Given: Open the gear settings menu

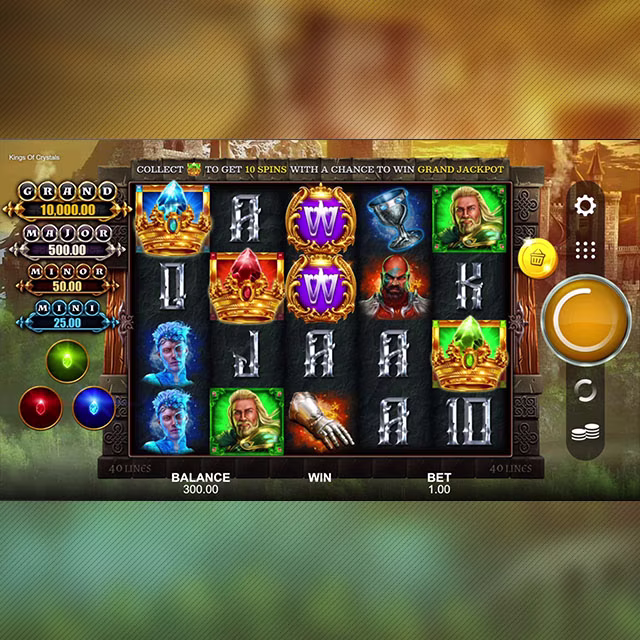Looking at the screenshot, I should tap(586, 206).
